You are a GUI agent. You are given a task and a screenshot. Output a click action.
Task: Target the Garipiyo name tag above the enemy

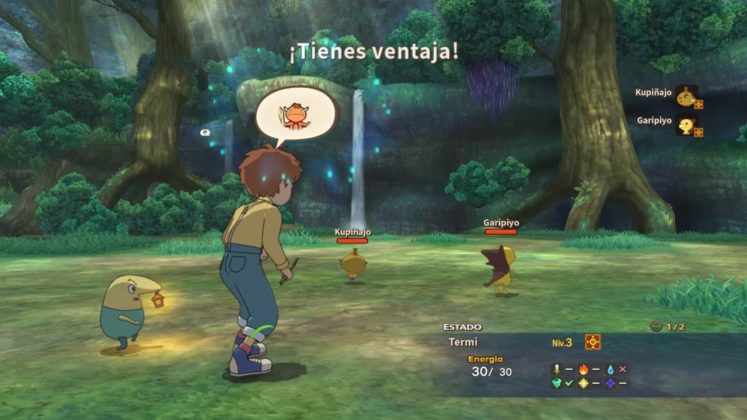coord(500,223)
